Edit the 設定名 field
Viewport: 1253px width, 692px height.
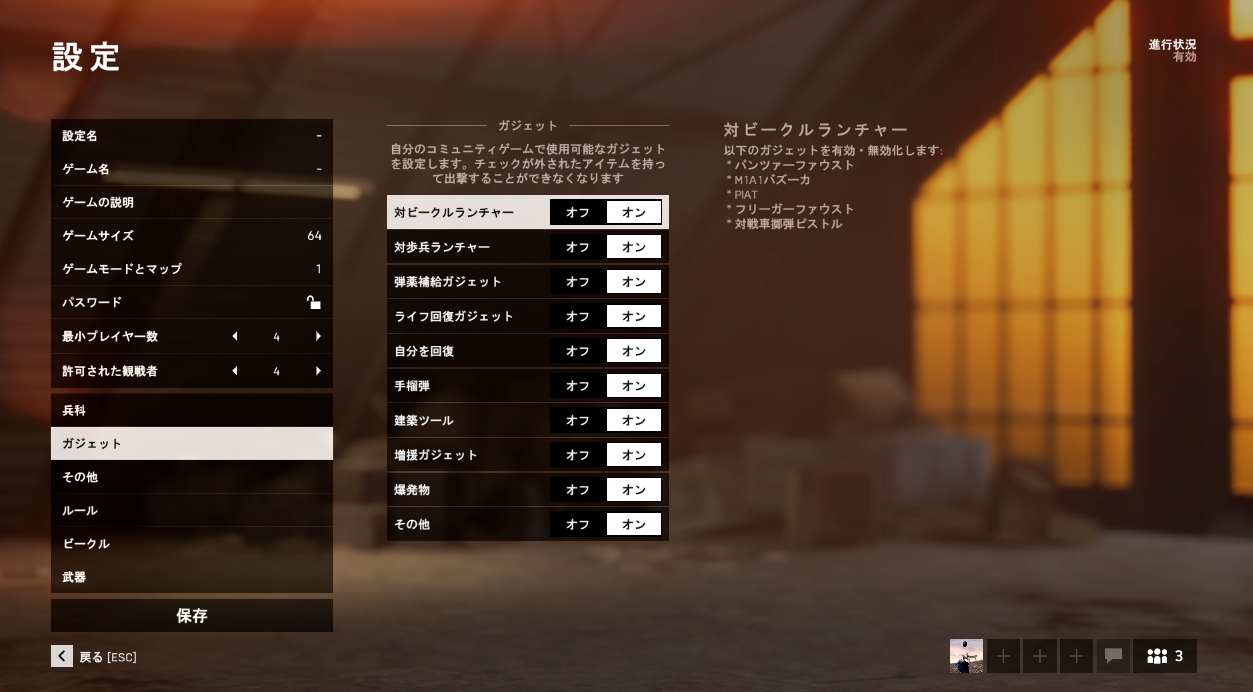[191, 136]
